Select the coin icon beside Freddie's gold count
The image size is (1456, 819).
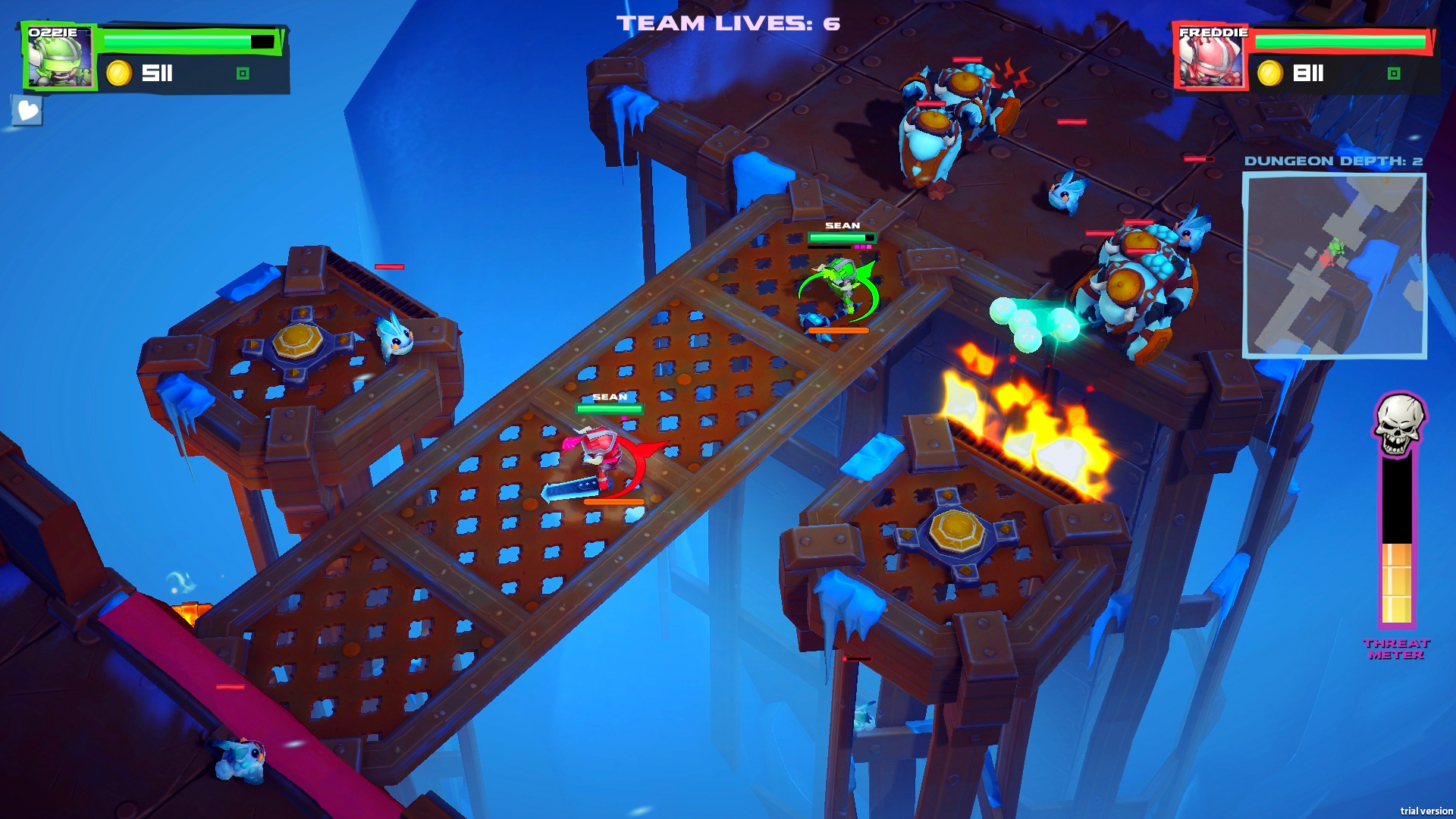pyautogui.click(x=1269, y=74)
